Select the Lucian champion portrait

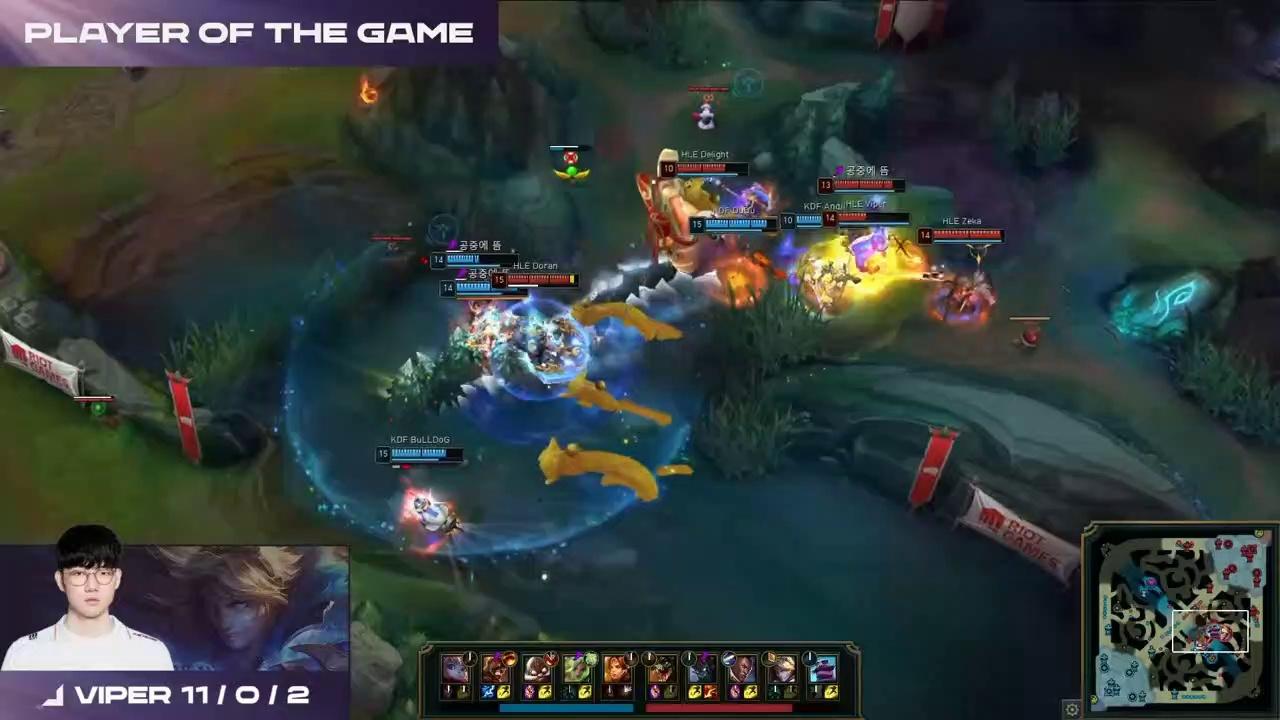click(741, 668)
